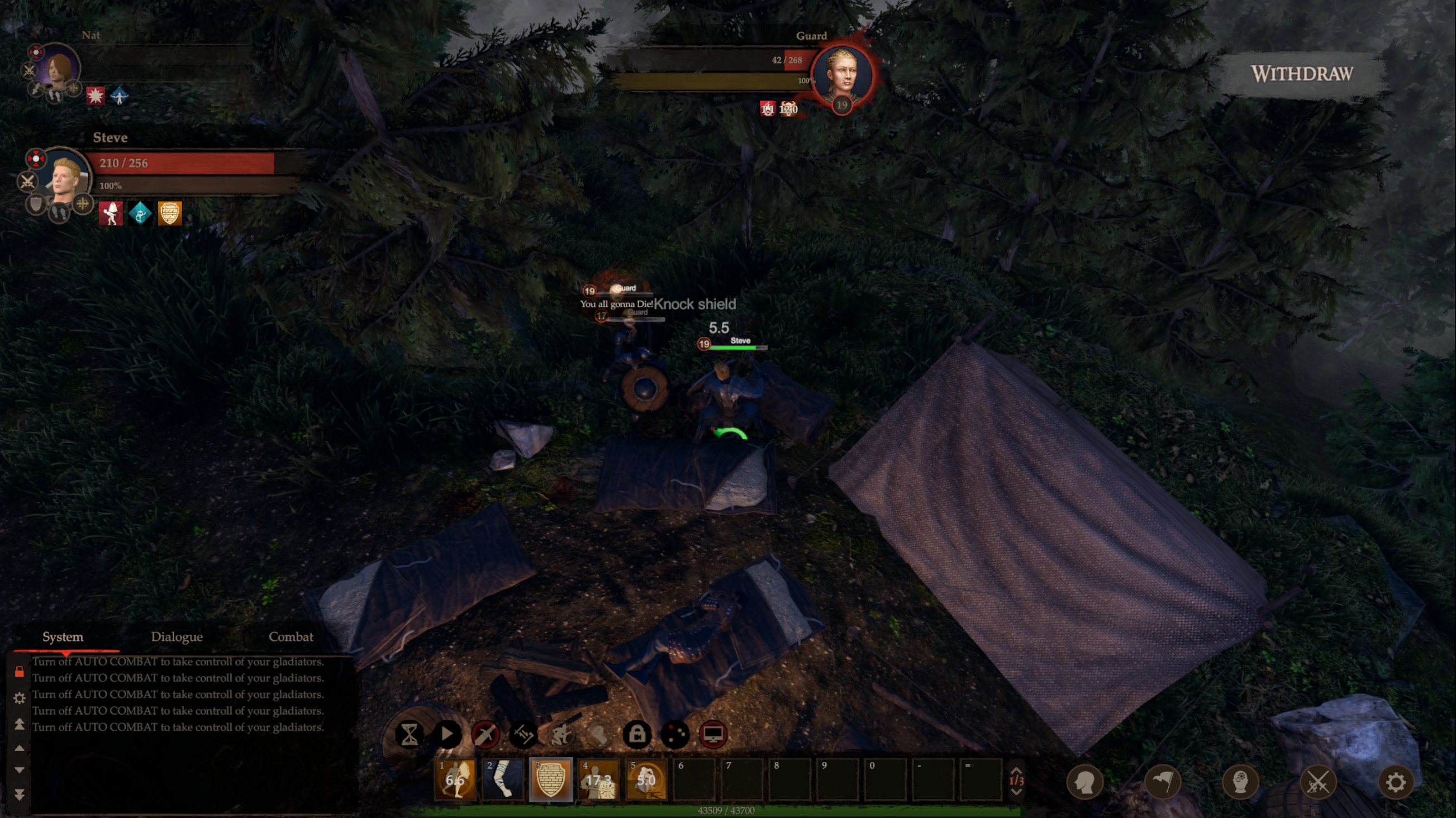Activate the shield charge ability in slot 1
Viewport: 1456px width, 818px height.
(455, 780)
